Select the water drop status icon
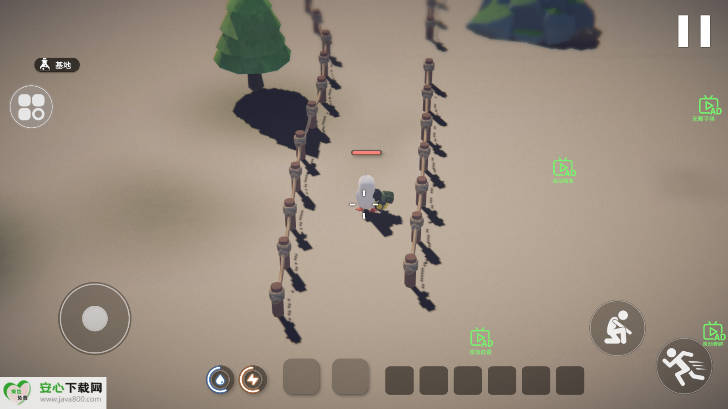The width and height of the screenshot is (728, 409). click(x=220, y=379)
